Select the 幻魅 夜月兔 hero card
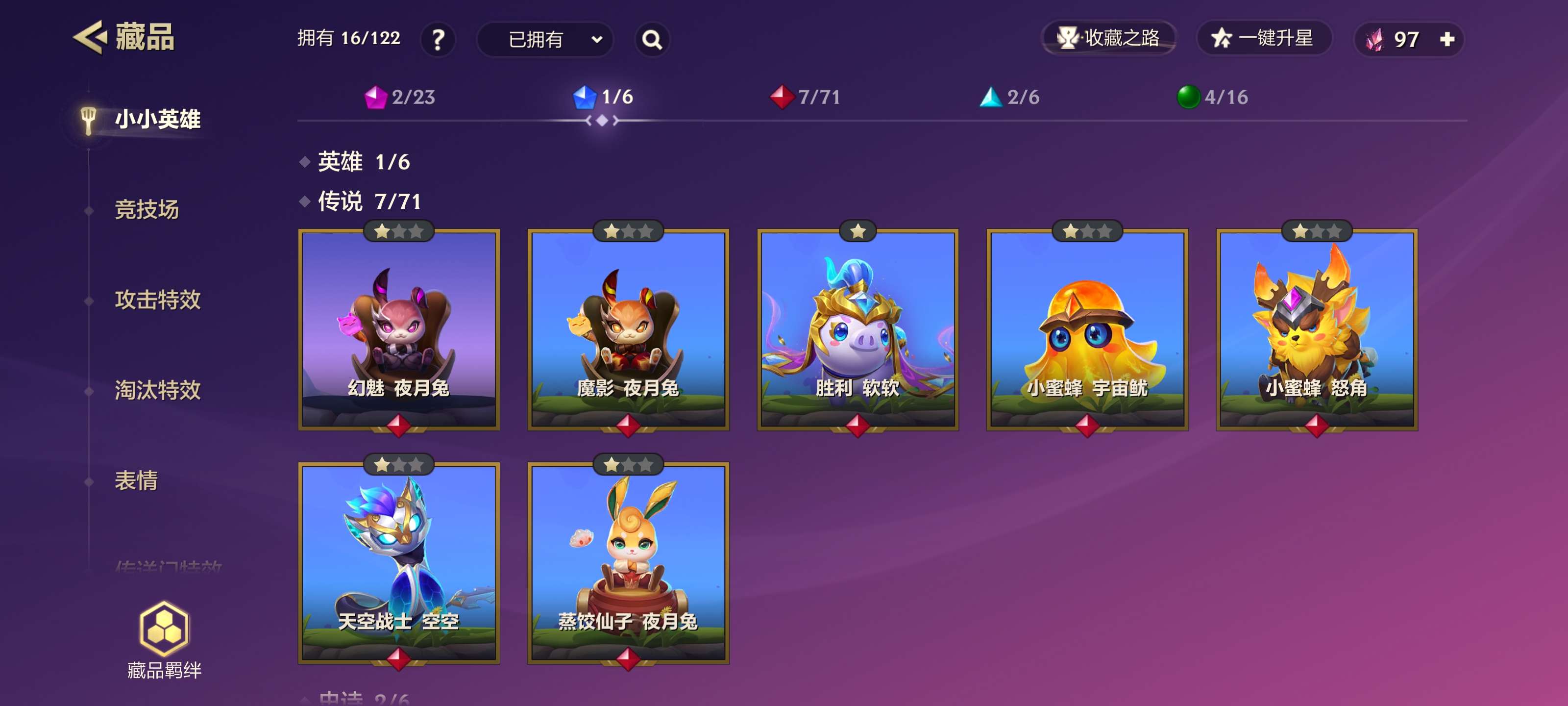Image resolution: width=1568 pixels, height=706 pixels. click(399, 329)
